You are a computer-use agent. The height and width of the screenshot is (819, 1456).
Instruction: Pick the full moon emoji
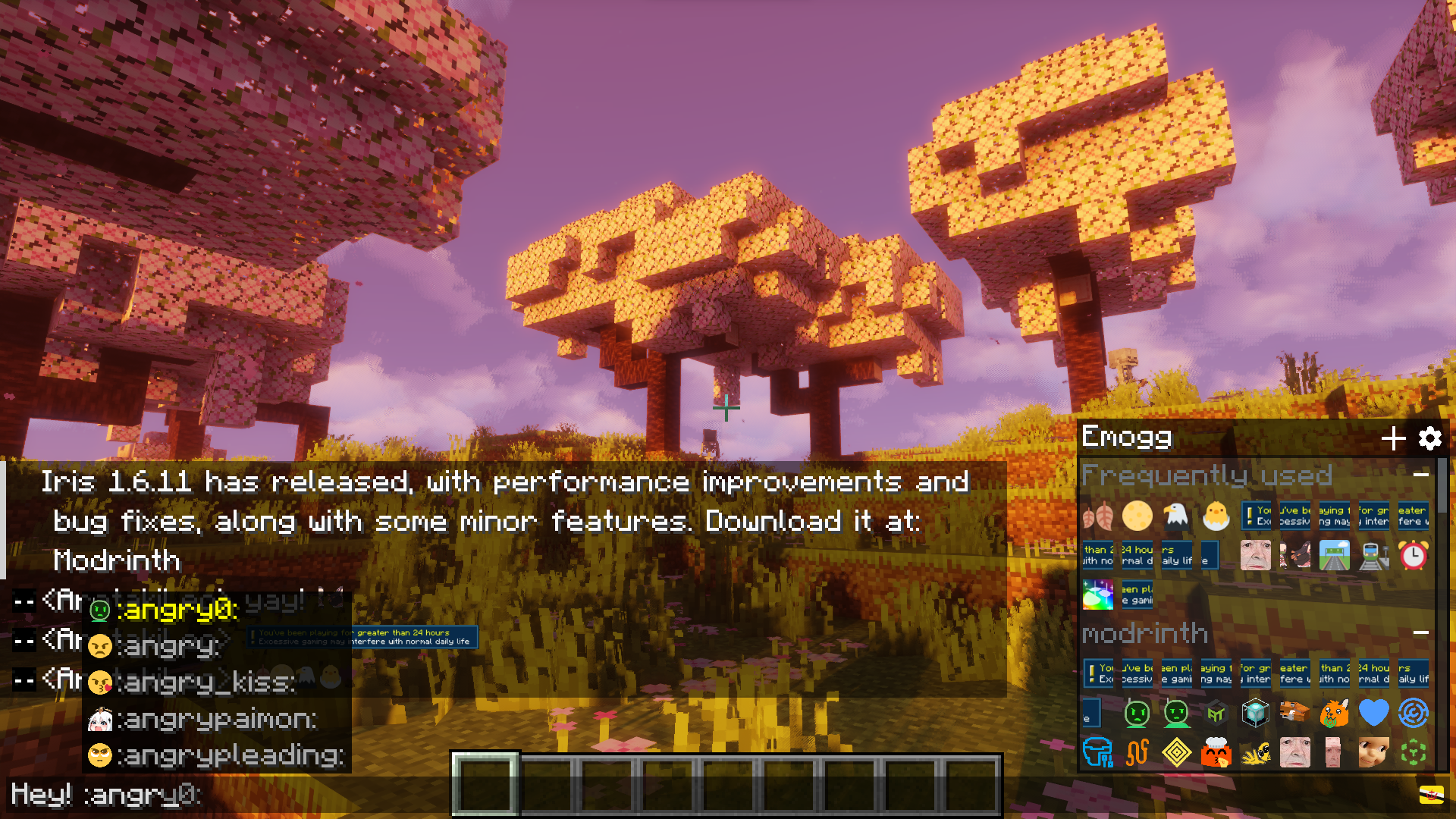[1137, 516]
